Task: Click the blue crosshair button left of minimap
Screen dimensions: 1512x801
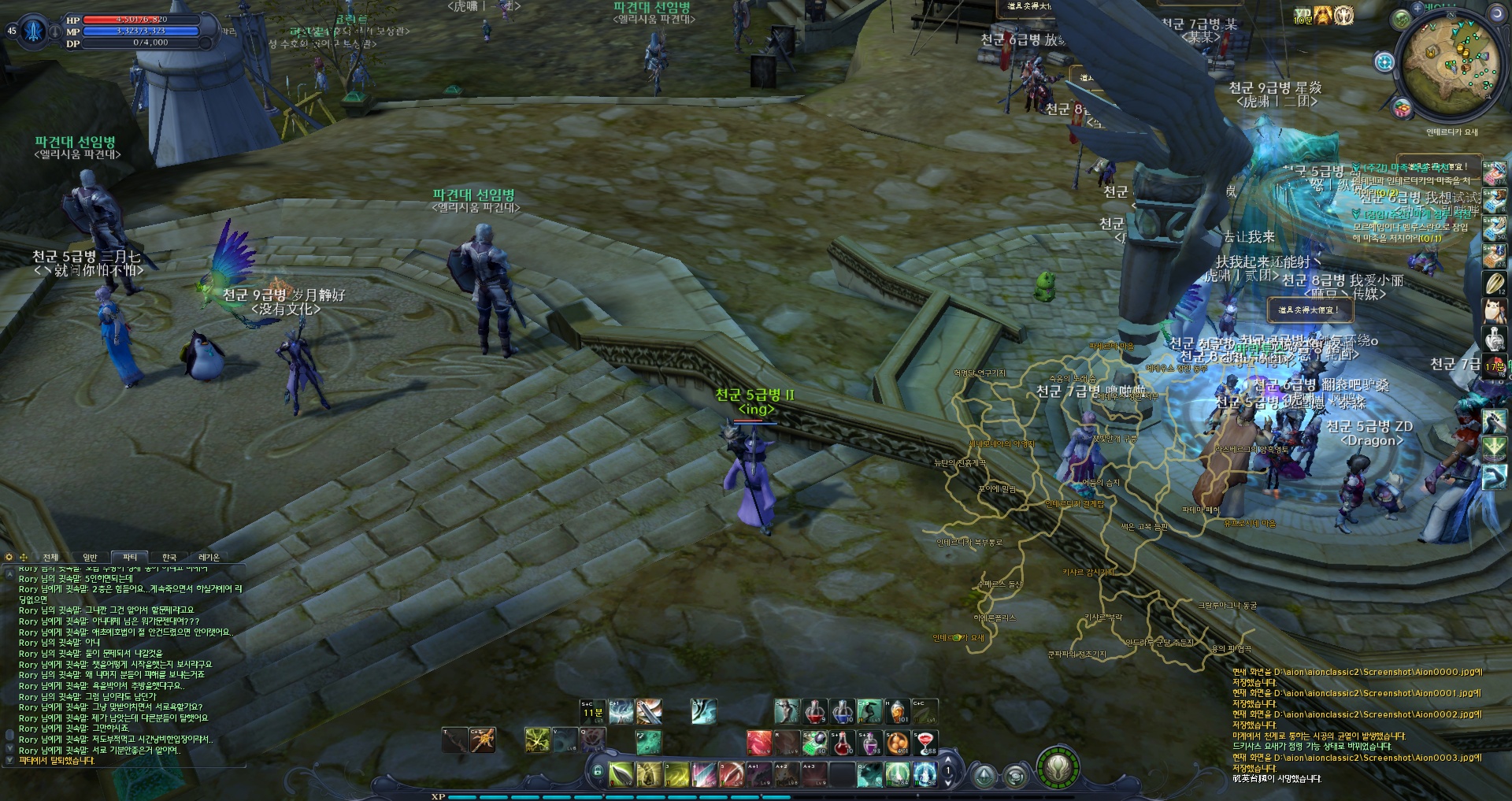Action: click(x=1384, y=61)
